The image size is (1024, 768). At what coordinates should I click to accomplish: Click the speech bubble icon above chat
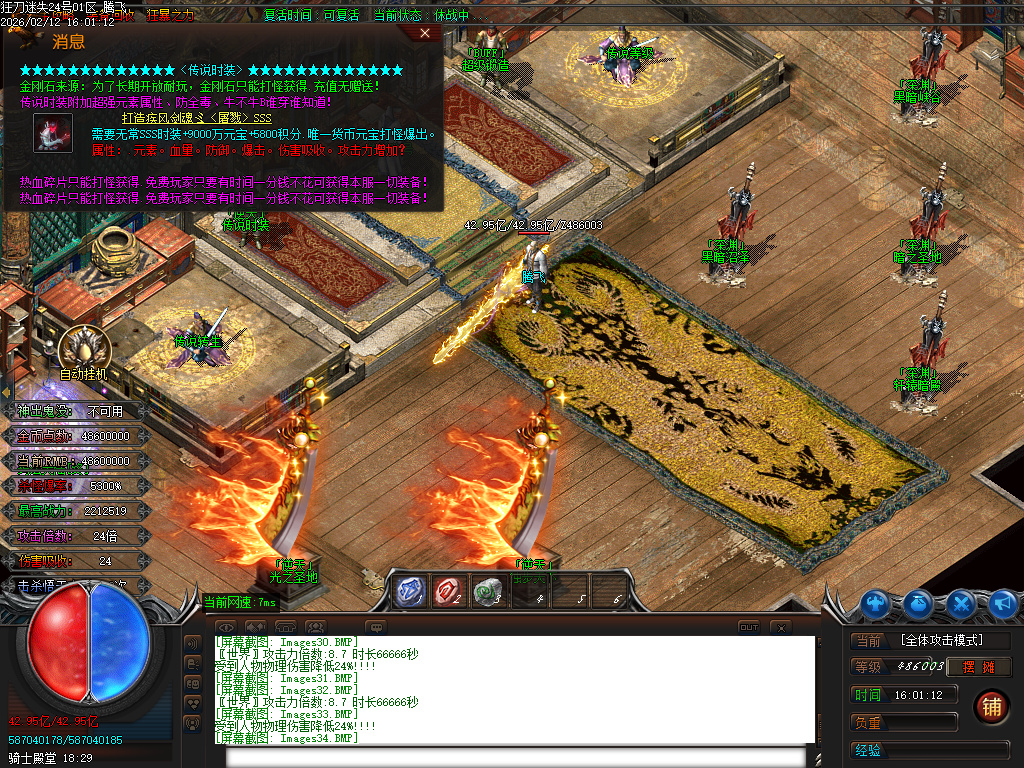click(376, 627)
